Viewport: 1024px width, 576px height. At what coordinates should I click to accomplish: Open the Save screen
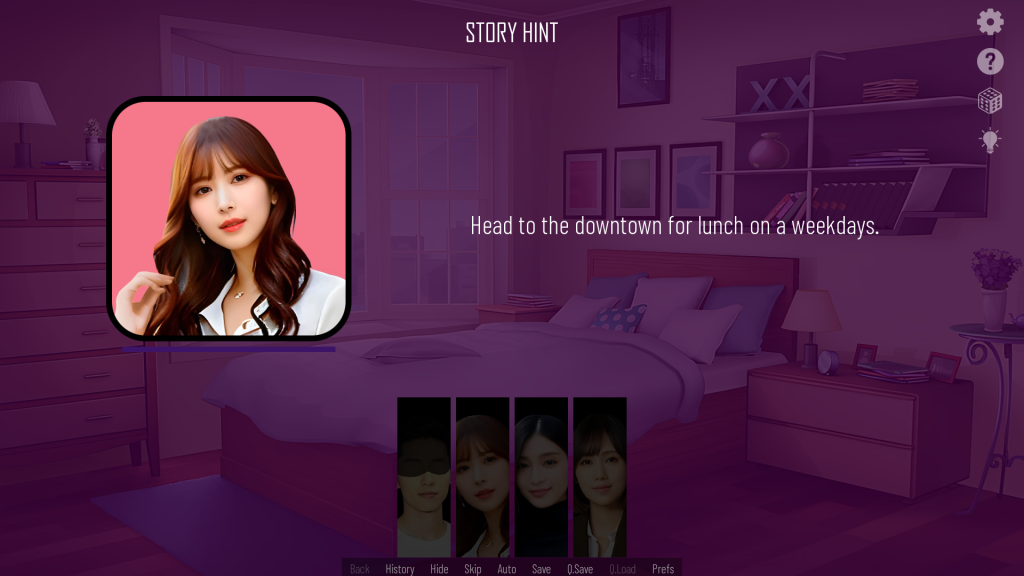(541, 569)
